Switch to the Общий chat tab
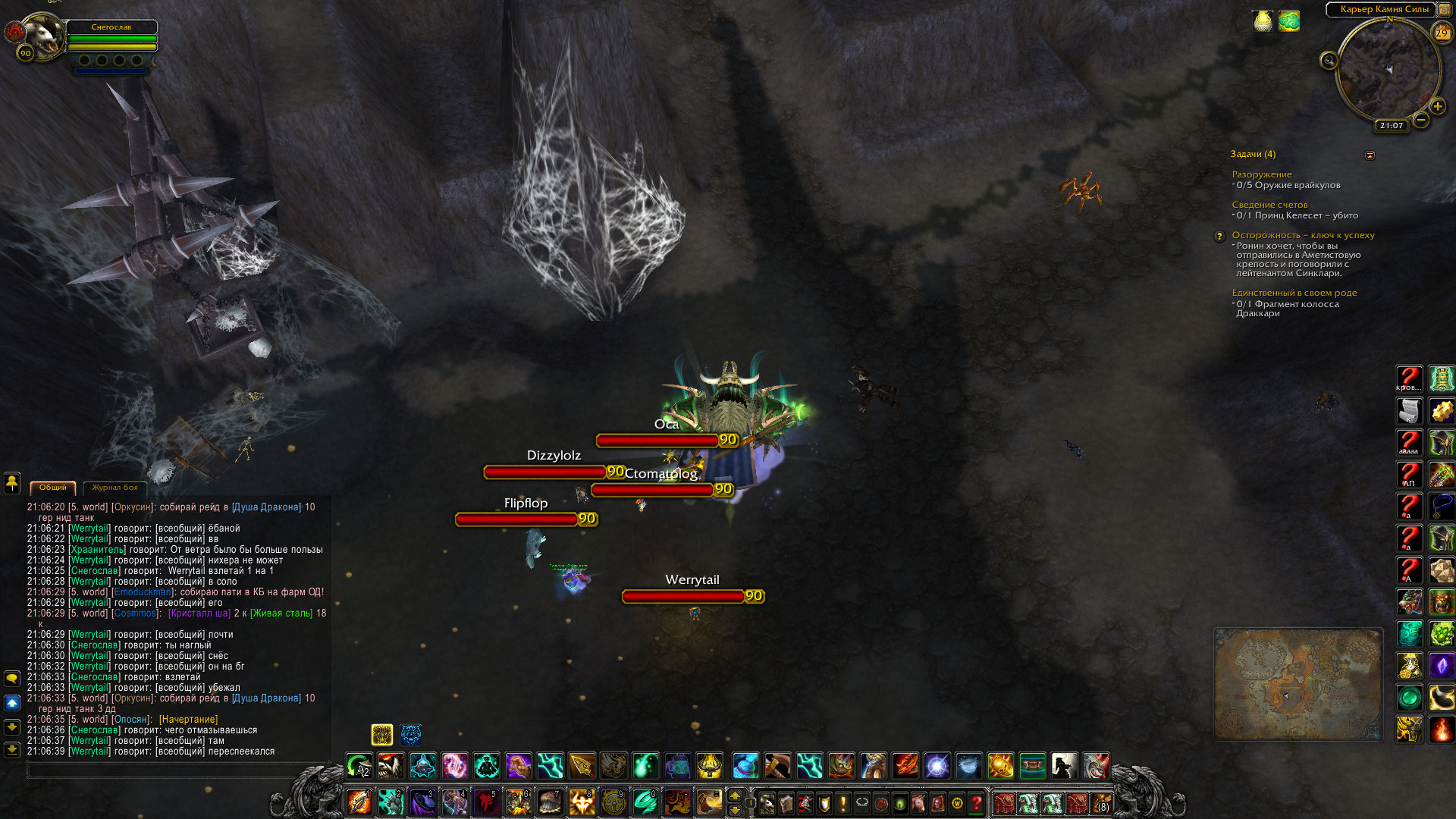 click(53, 488)
